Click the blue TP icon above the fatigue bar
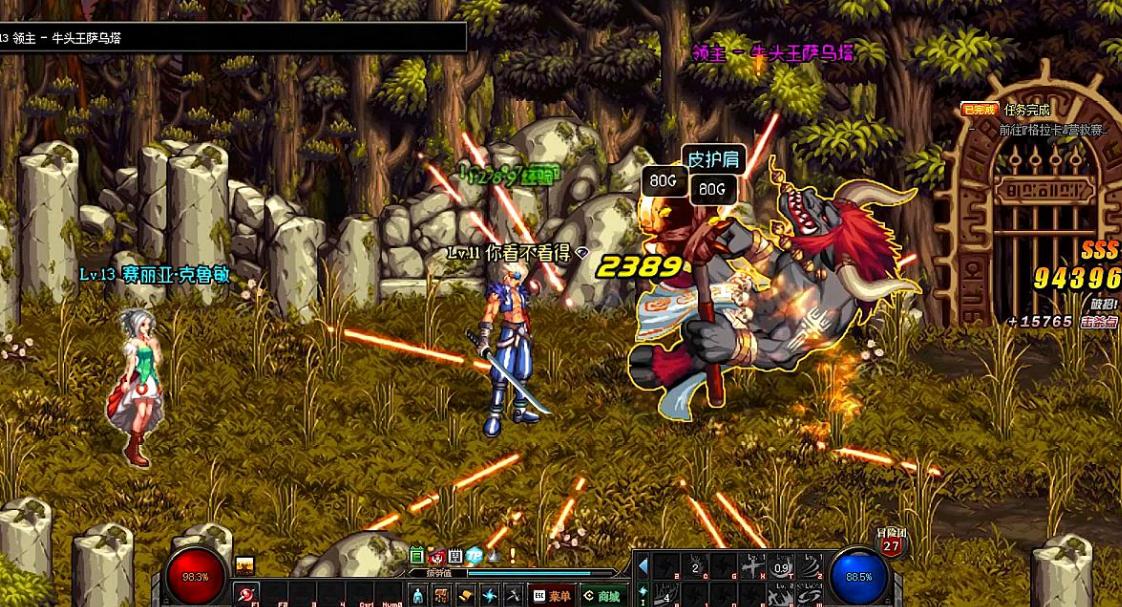This screenshot has width=1122, height=607. [x=474, y=556]
